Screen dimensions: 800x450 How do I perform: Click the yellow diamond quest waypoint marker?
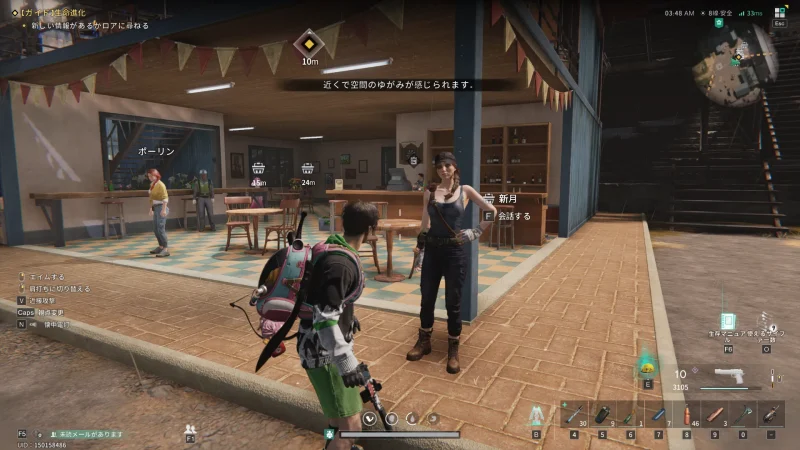[x=309, y=44]
